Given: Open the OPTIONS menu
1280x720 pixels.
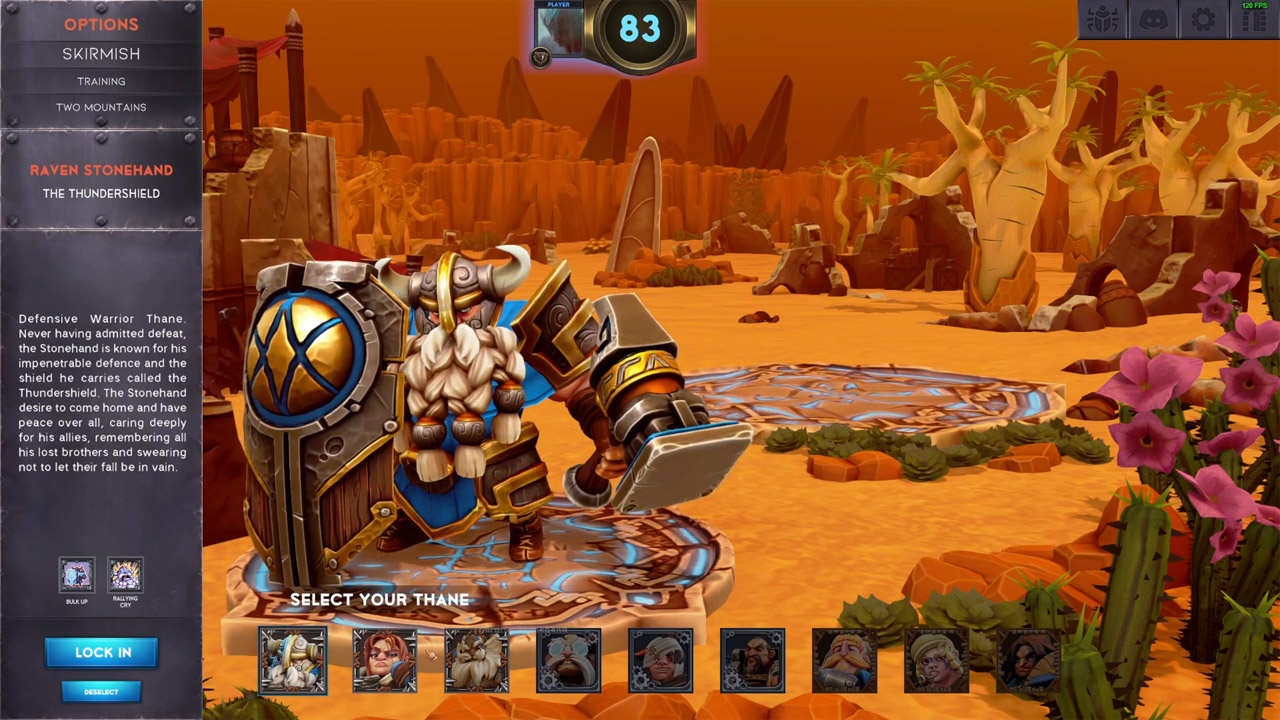Looking at the screenshot, I should tap(101, 24).
